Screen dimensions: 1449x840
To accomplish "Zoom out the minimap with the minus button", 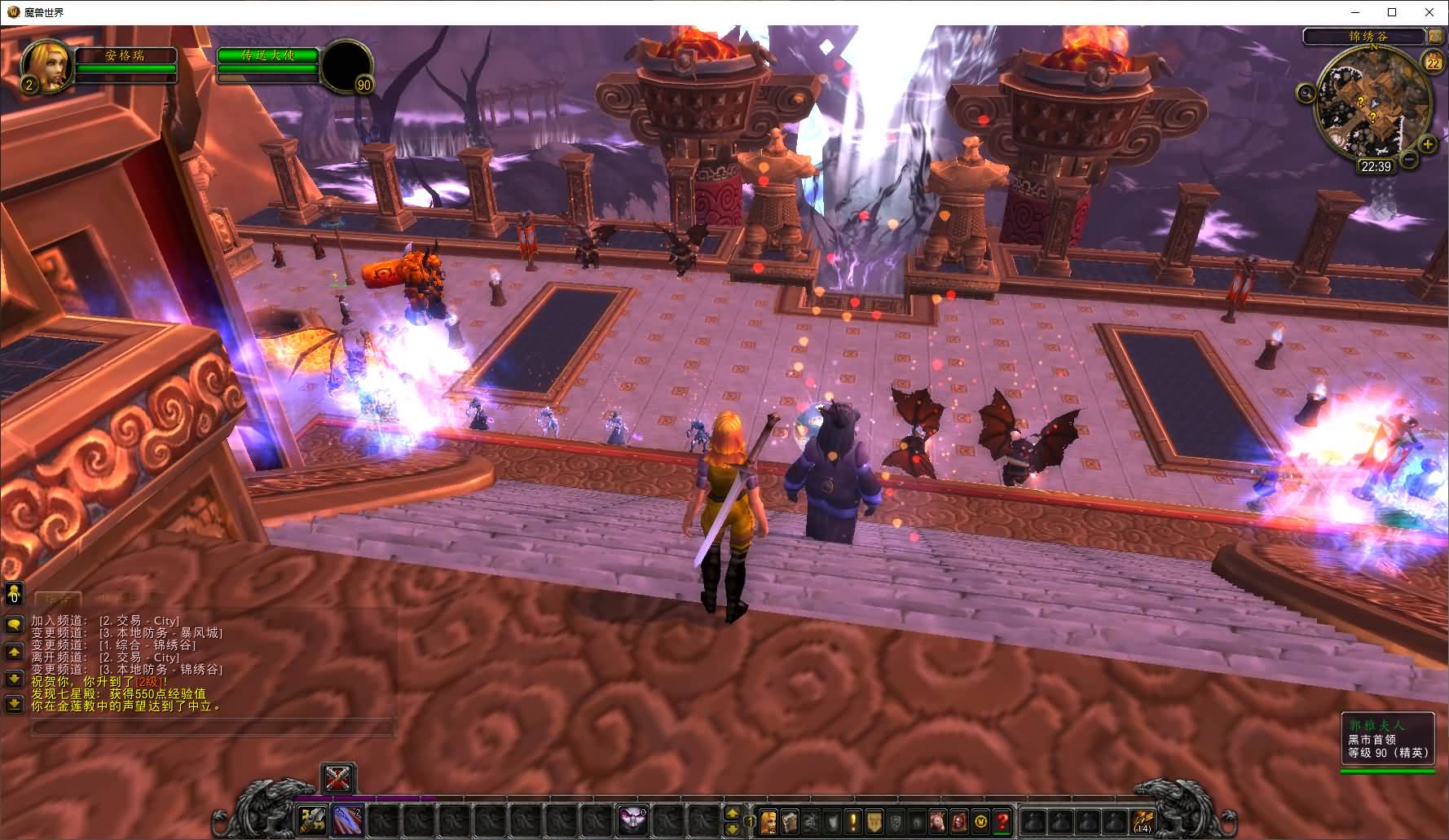I will coord(1408,160).
